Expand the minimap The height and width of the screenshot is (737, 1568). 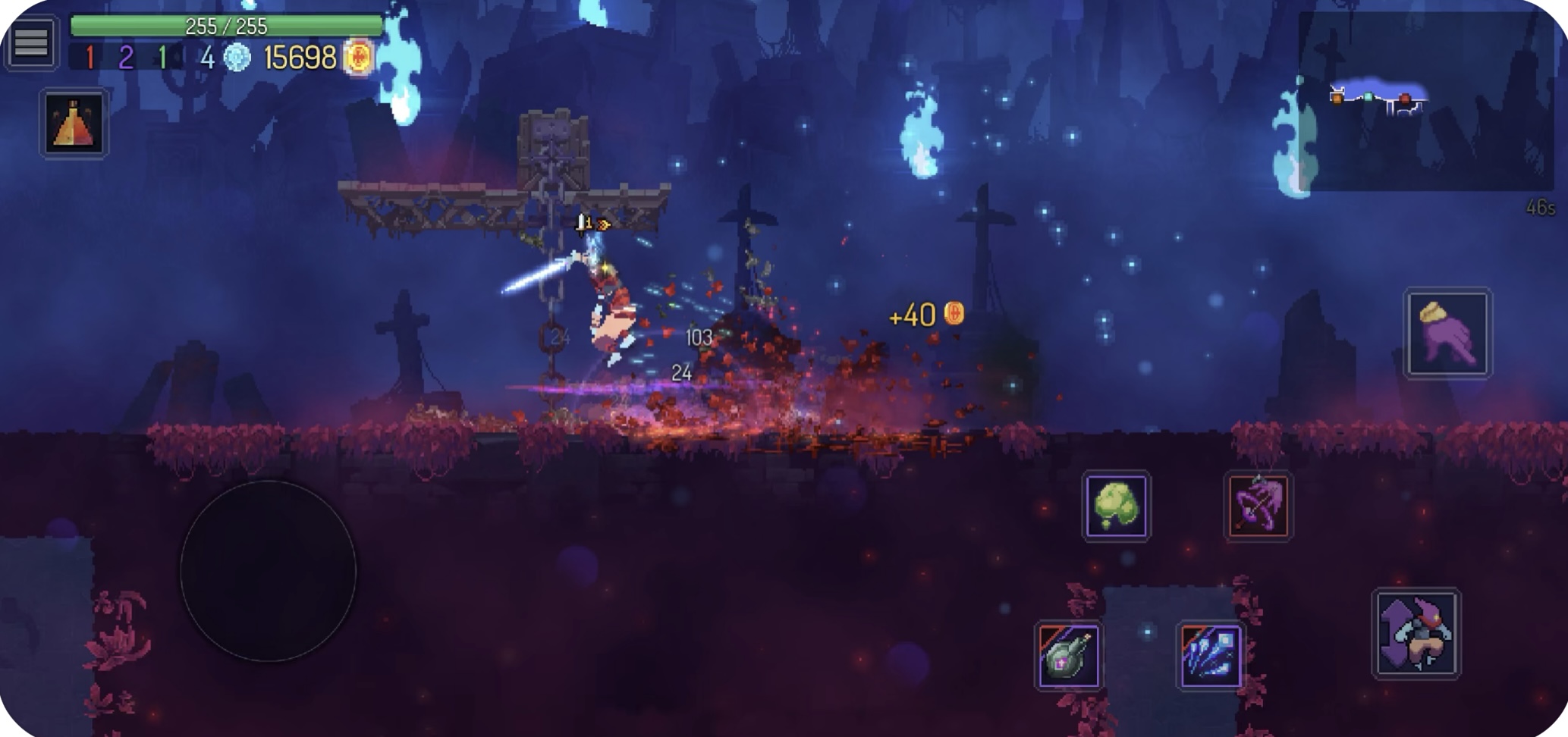point(1425,102)
